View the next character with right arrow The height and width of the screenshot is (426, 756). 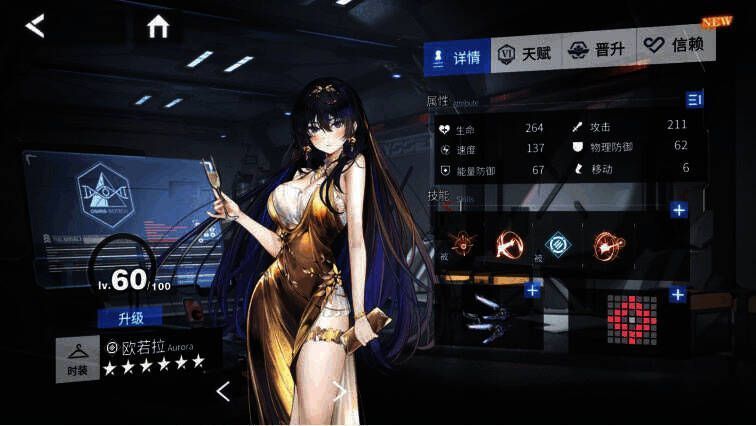point(340,391)
